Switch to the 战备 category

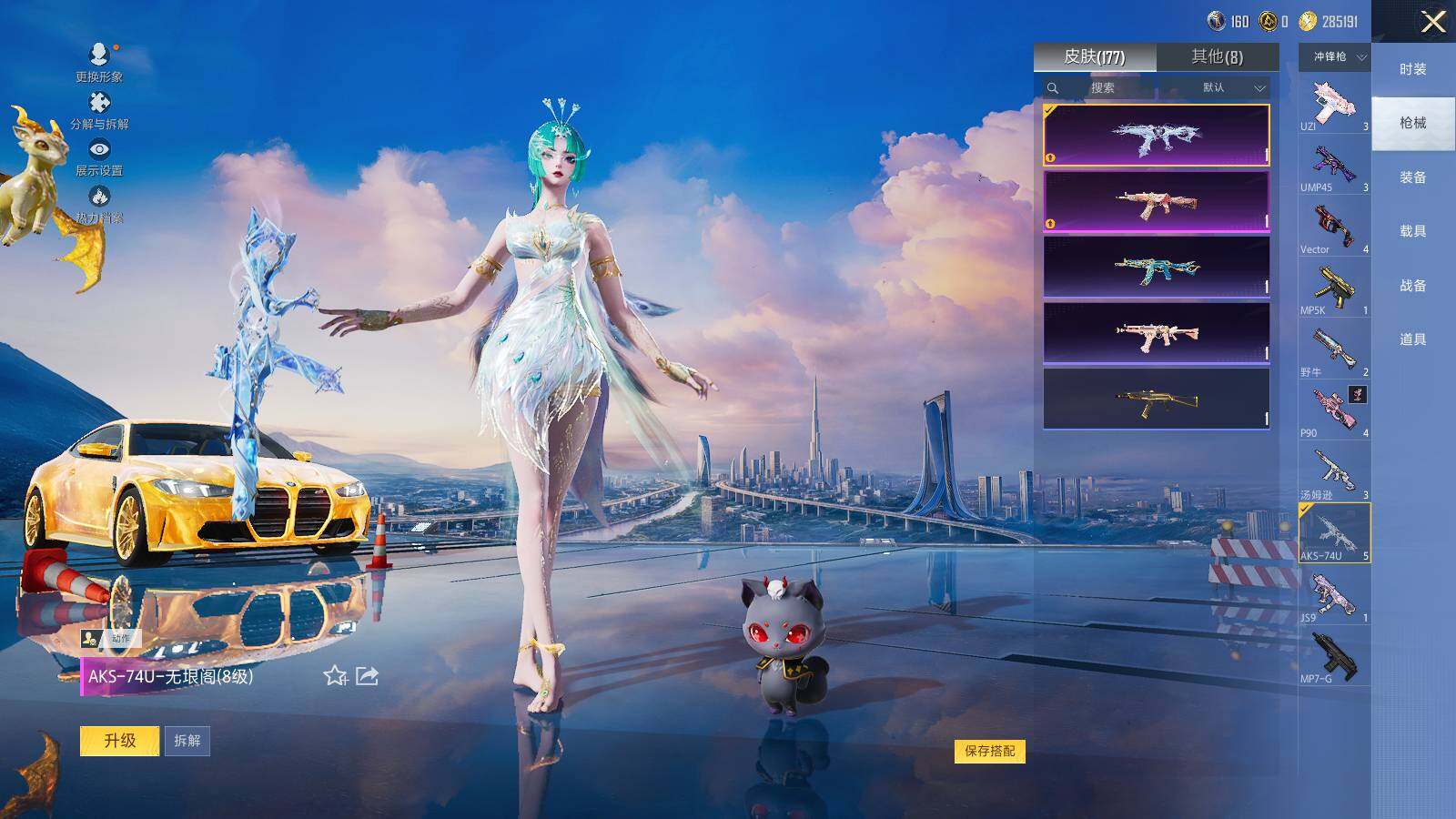pyautogui.click(x=1412, y=285)
